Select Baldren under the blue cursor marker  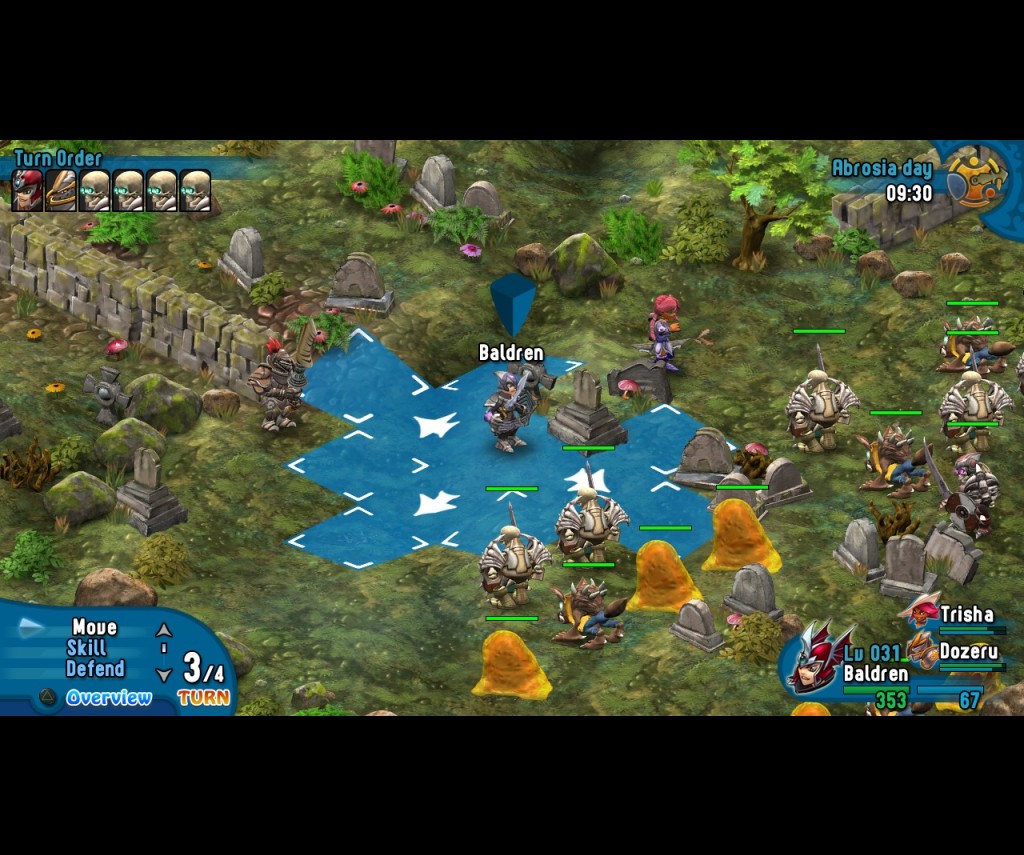point(510,408)
